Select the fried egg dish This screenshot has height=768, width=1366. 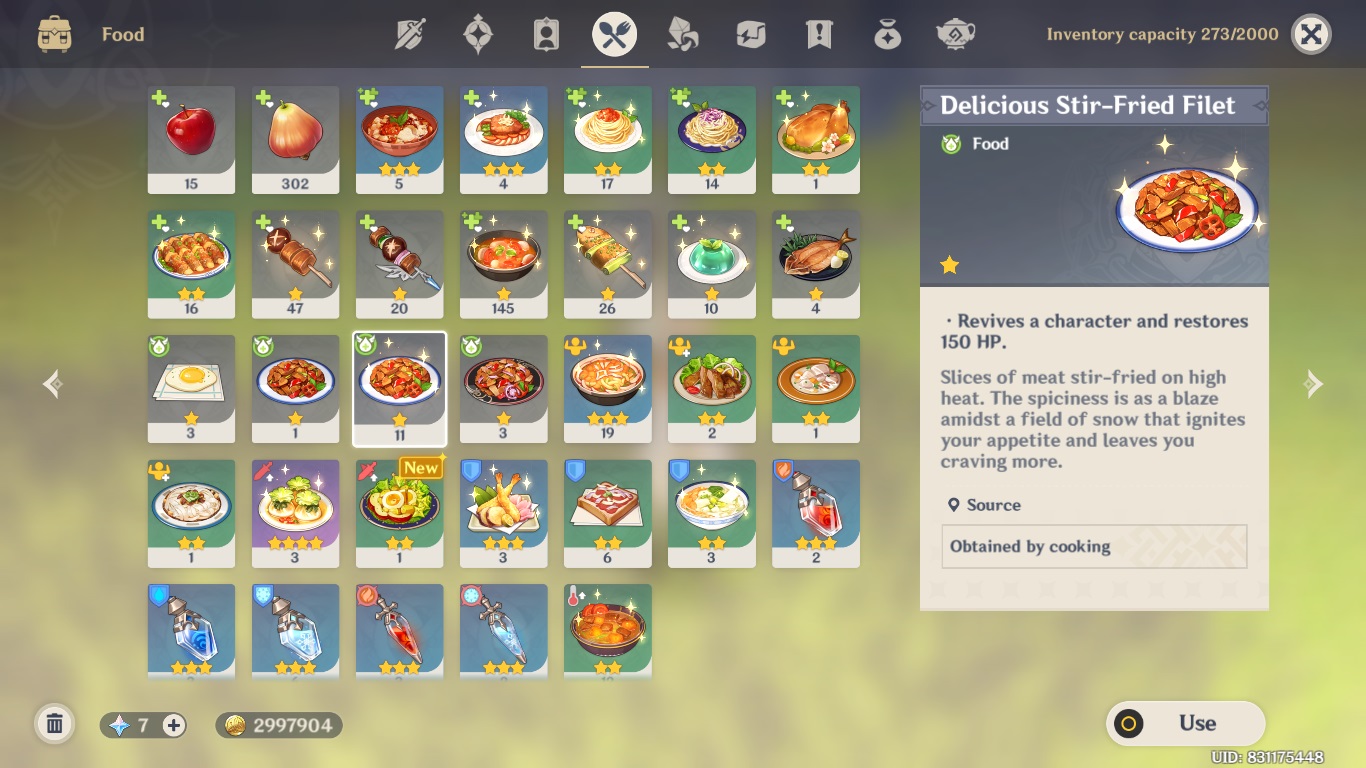coord(191,388)
